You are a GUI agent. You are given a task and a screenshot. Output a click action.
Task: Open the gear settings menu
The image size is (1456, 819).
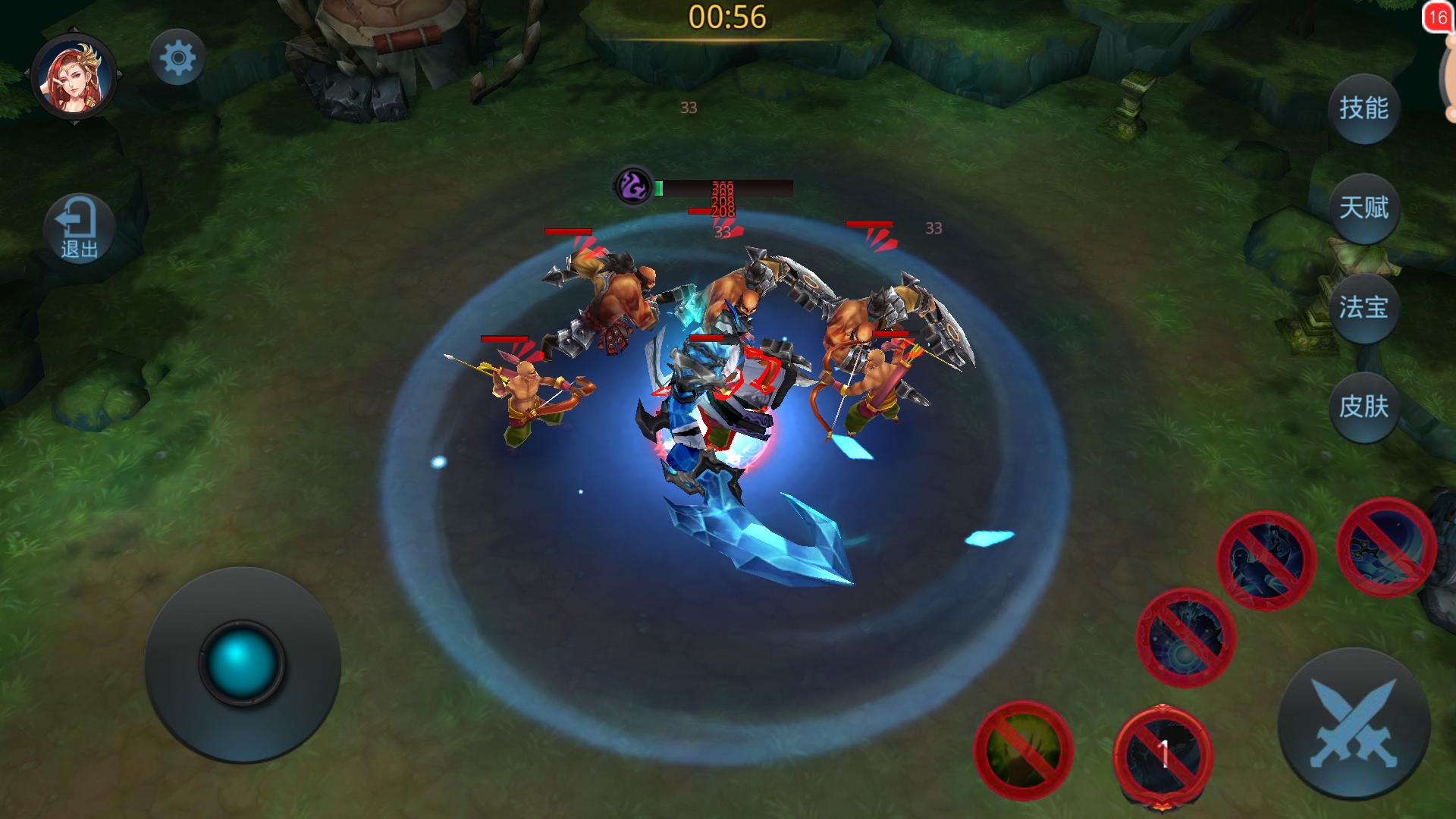coord(177,58)
